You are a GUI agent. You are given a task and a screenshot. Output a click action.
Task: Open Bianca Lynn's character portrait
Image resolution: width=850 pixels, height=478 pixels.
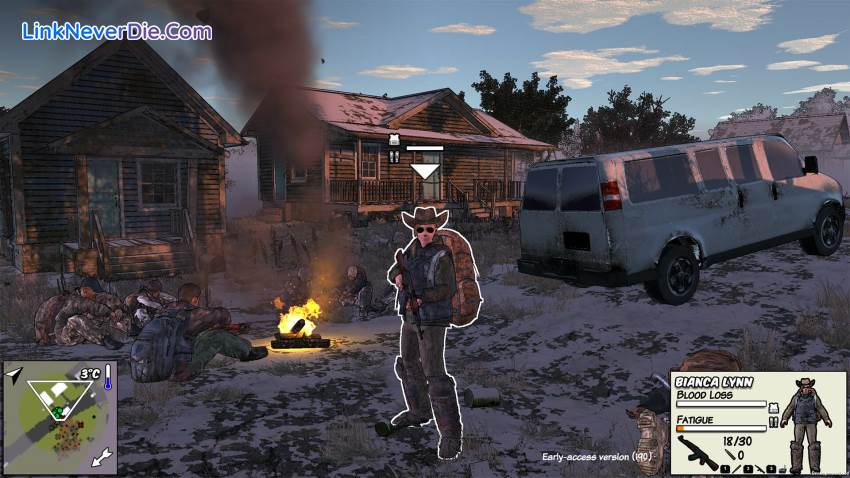[804, 424]
